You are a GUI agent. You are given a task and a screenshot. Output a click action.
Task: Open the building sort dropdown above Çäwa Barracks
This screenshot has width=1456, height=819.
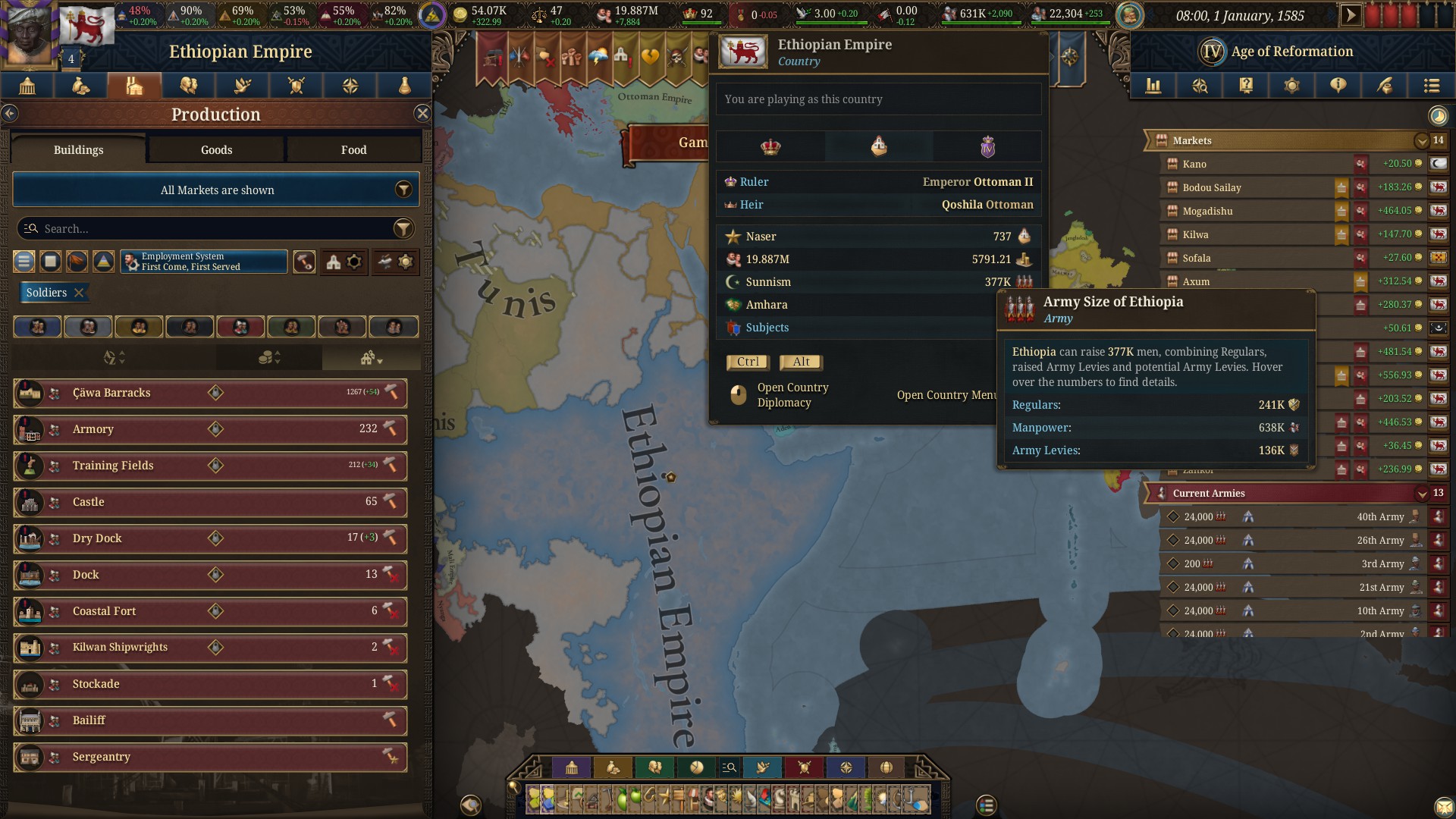[371, 357]
